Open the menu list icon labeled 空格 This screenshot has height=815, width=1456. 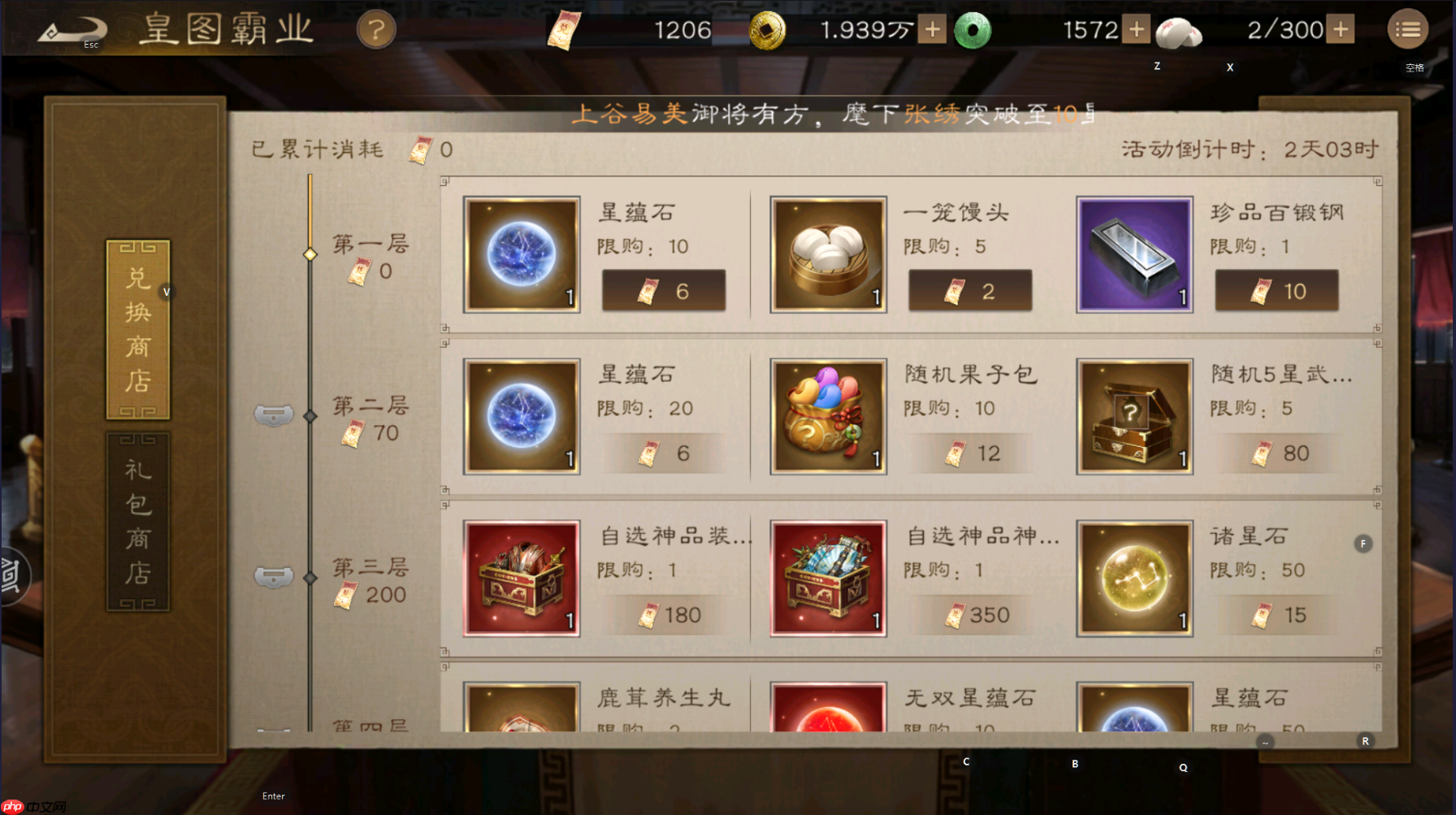(x=1409, y=29)
